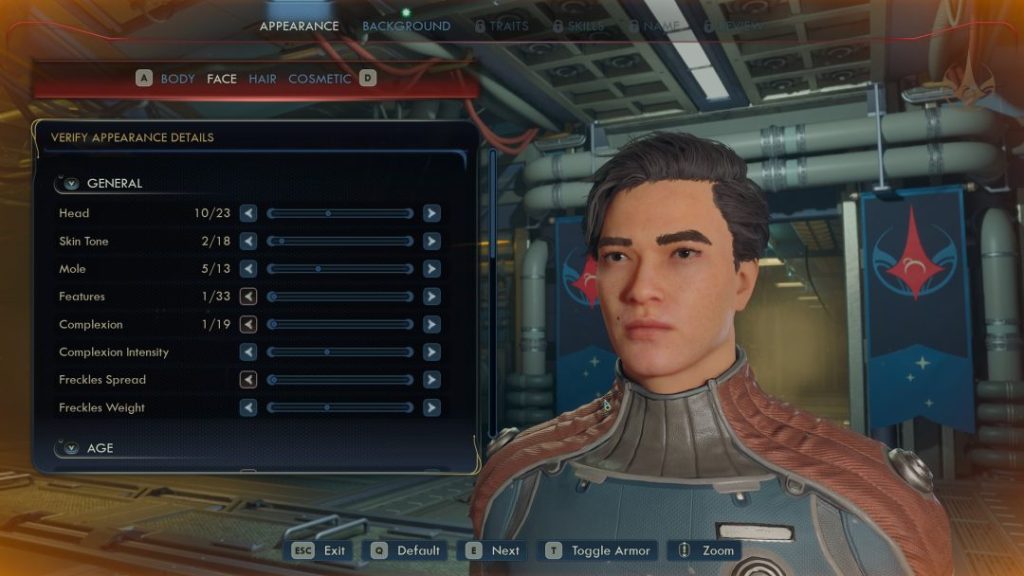Increase the Head option with right arrow
Image resolution: width=1024 pixels, height=576 pixels.
[x=431, y=213]
